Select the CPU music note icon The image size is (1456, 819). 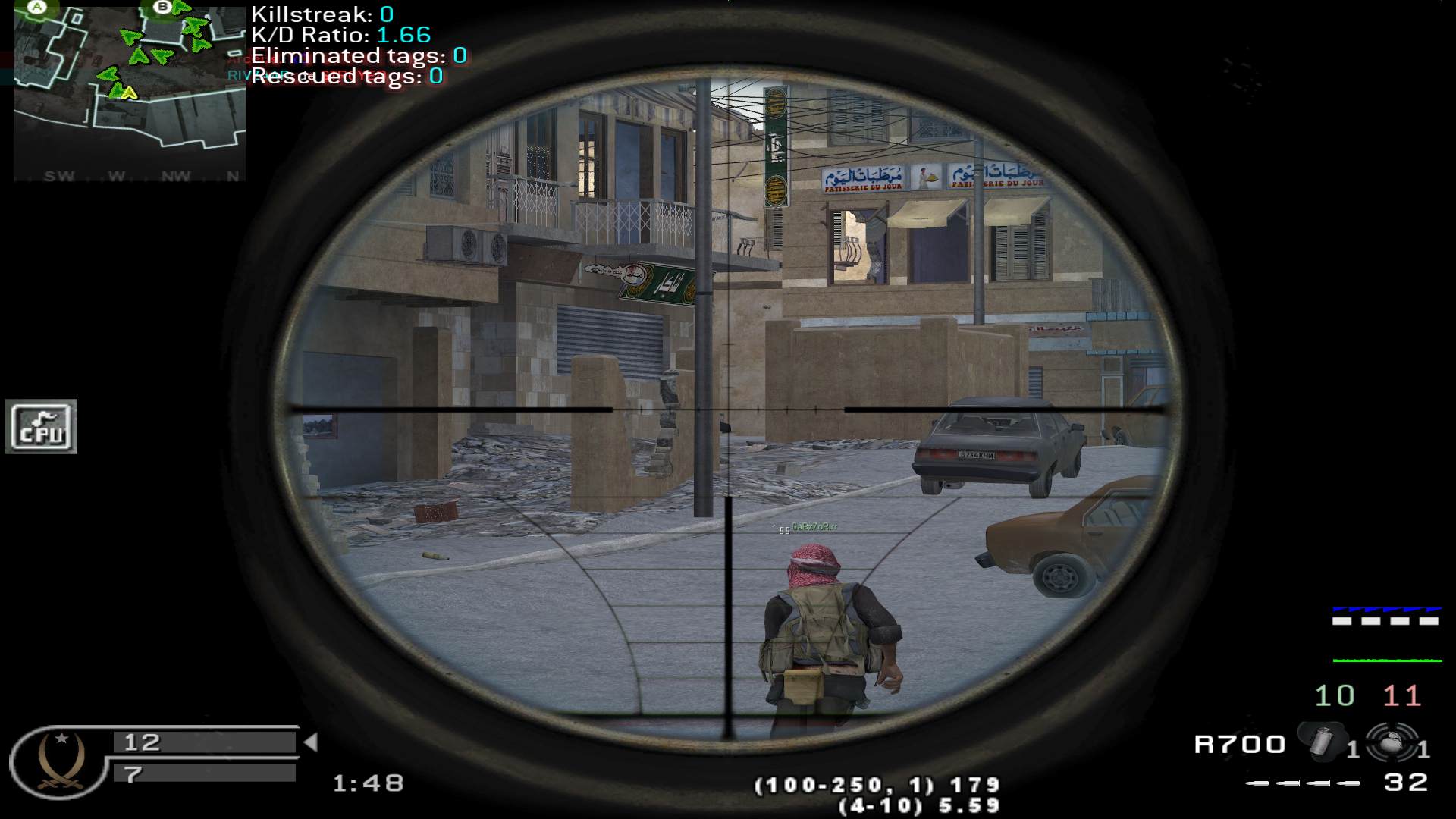(41, 427)
